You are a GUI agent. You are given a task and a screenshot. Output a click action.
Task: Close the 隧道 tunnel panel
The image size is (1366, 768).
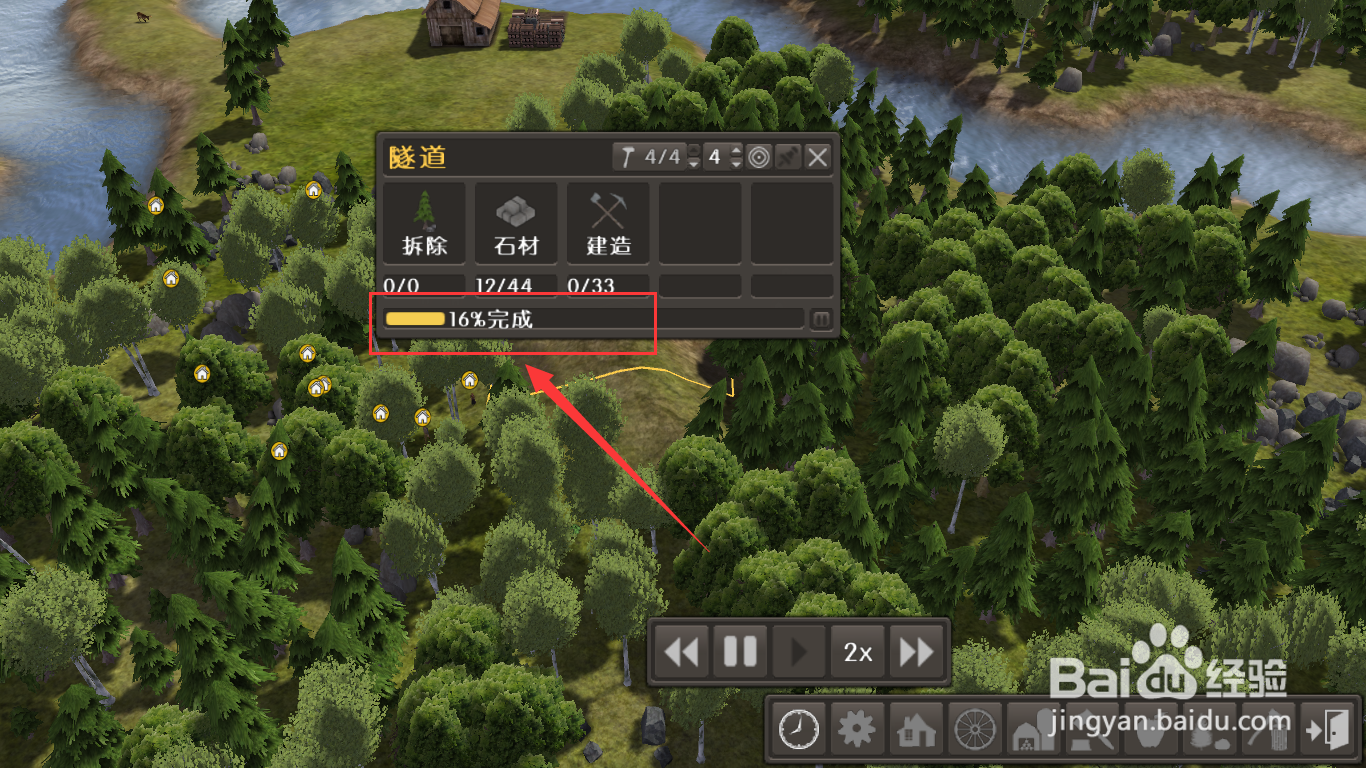click(x=818, y=157)
